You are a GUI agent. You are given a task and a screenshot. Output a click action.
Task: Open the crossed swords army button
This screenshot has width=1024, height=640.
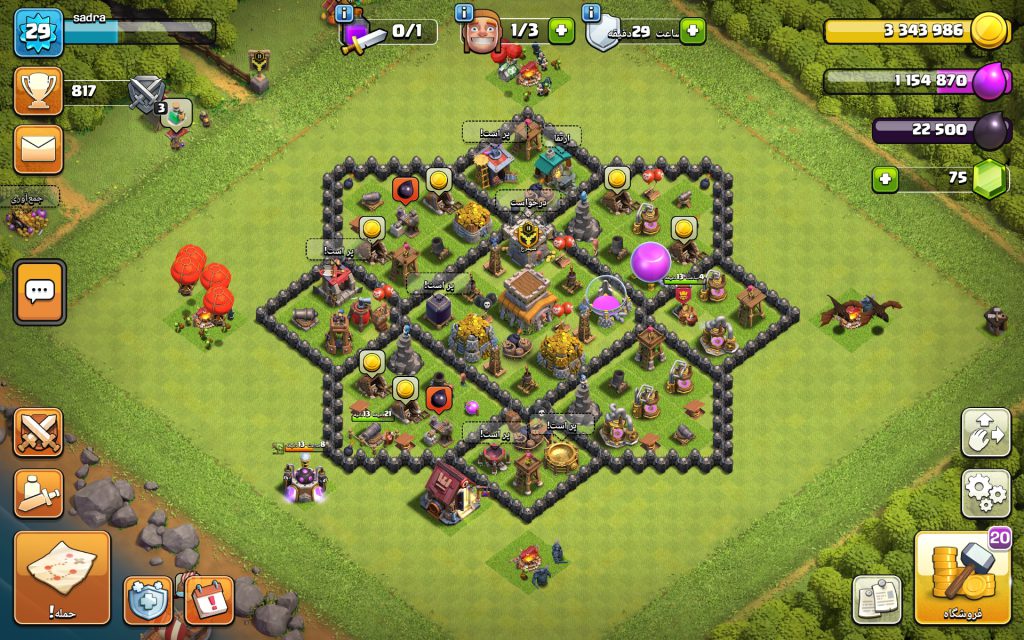38,433
